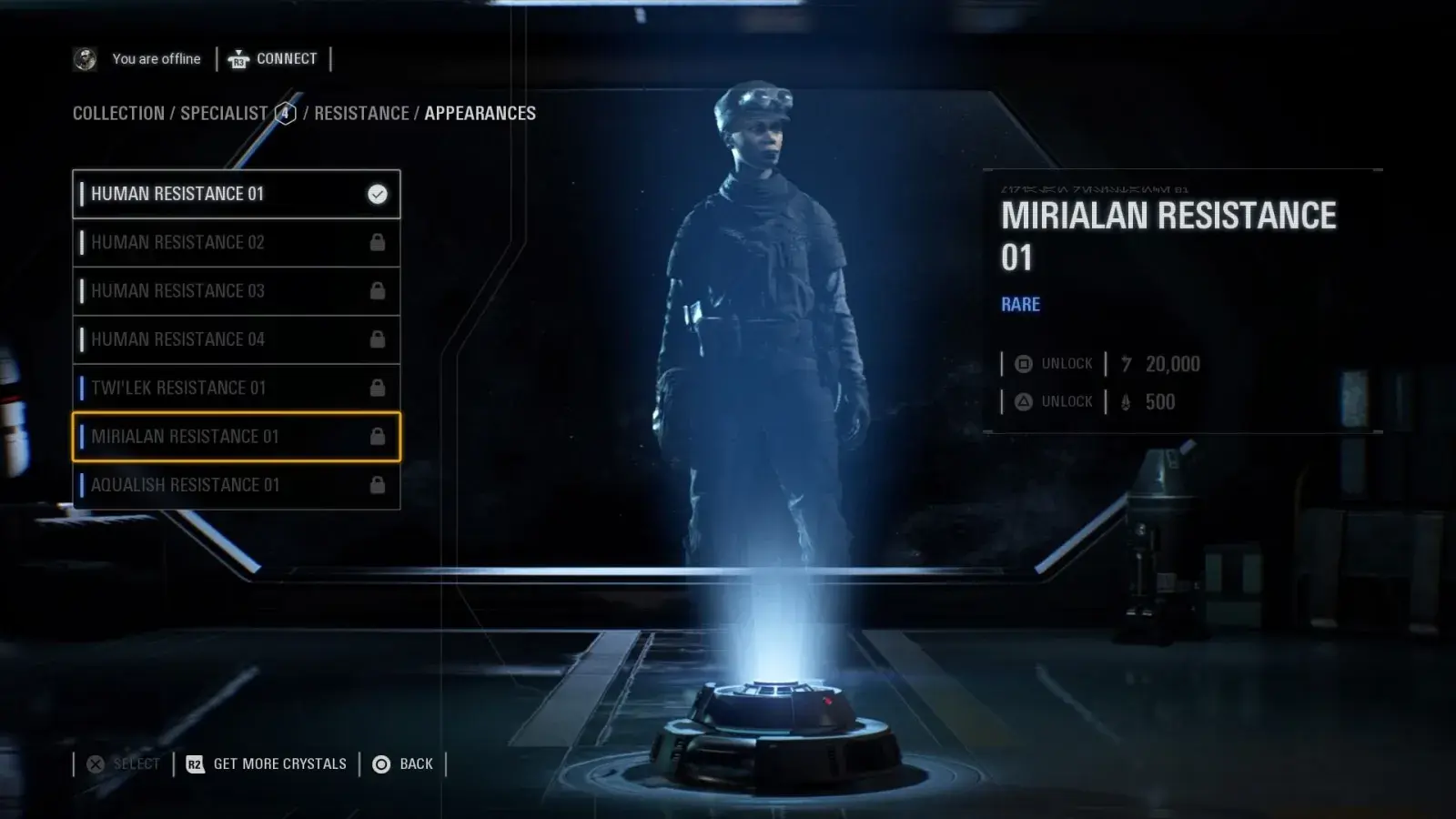
Task: Choose the Human Resistance 02 entry
Action: 236,242
